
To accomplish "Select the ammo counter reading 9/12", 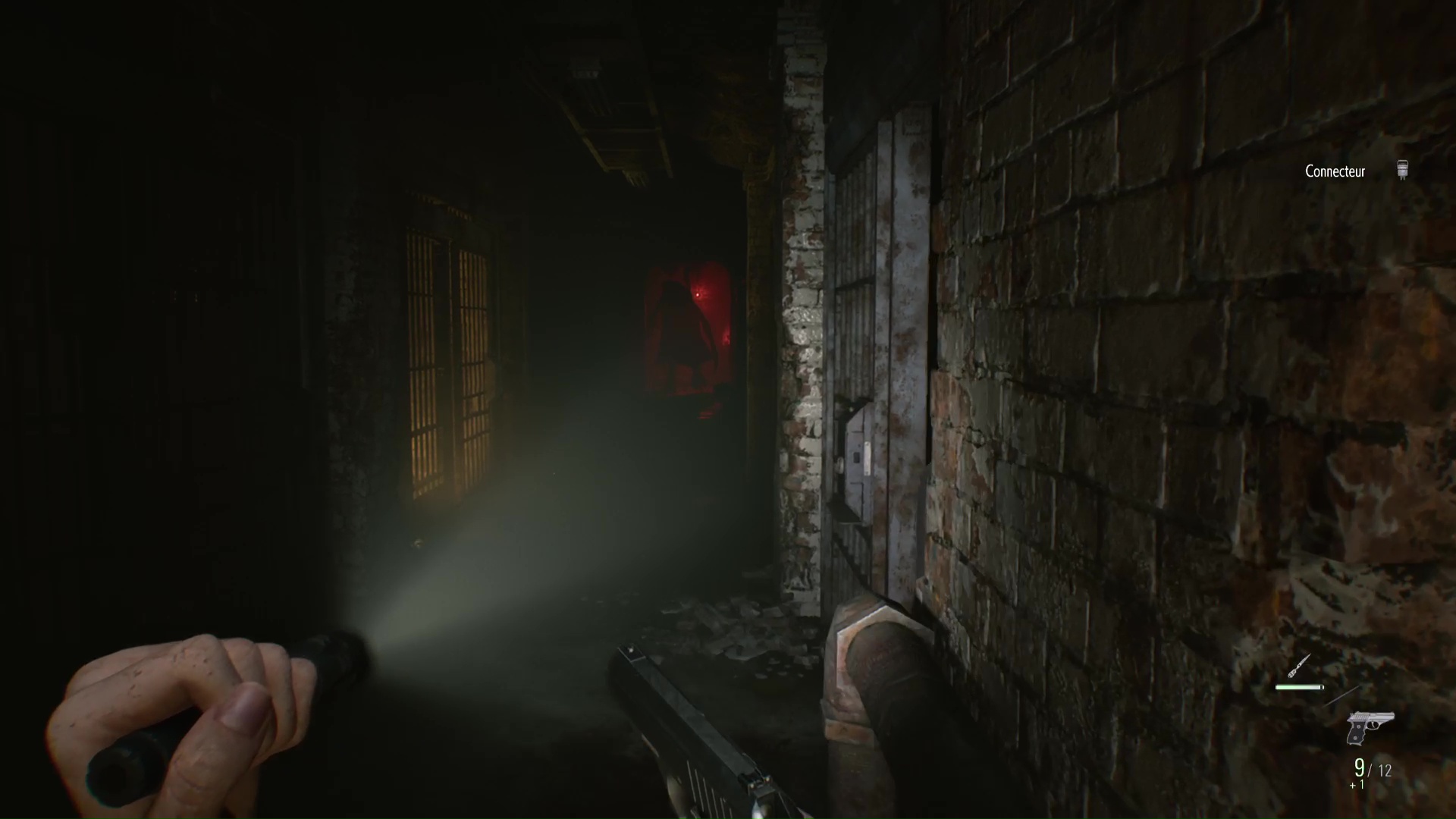I will click(1373, 769).
